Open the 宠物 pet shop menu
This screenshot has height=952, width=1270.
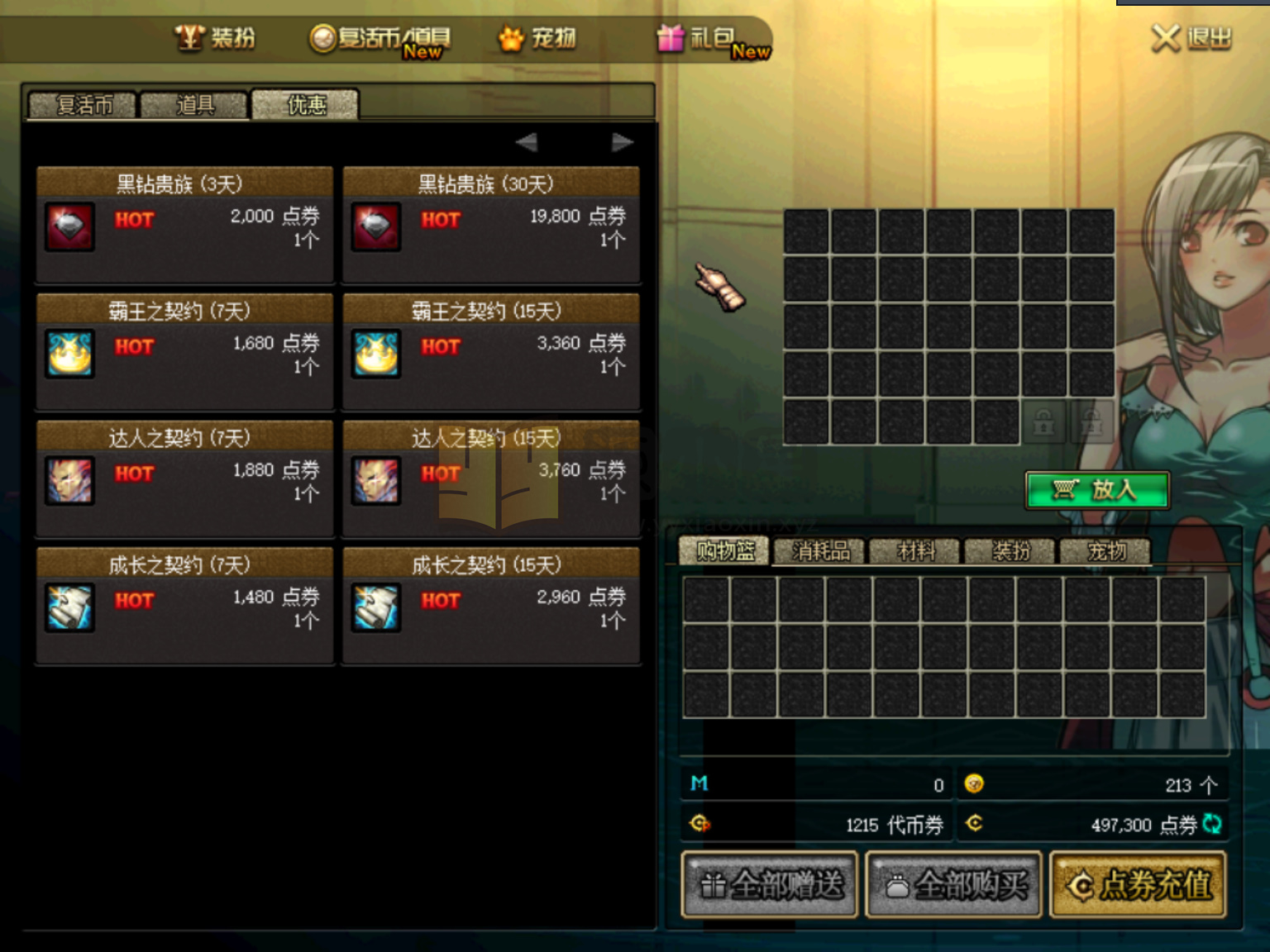(x=537, y=38)
